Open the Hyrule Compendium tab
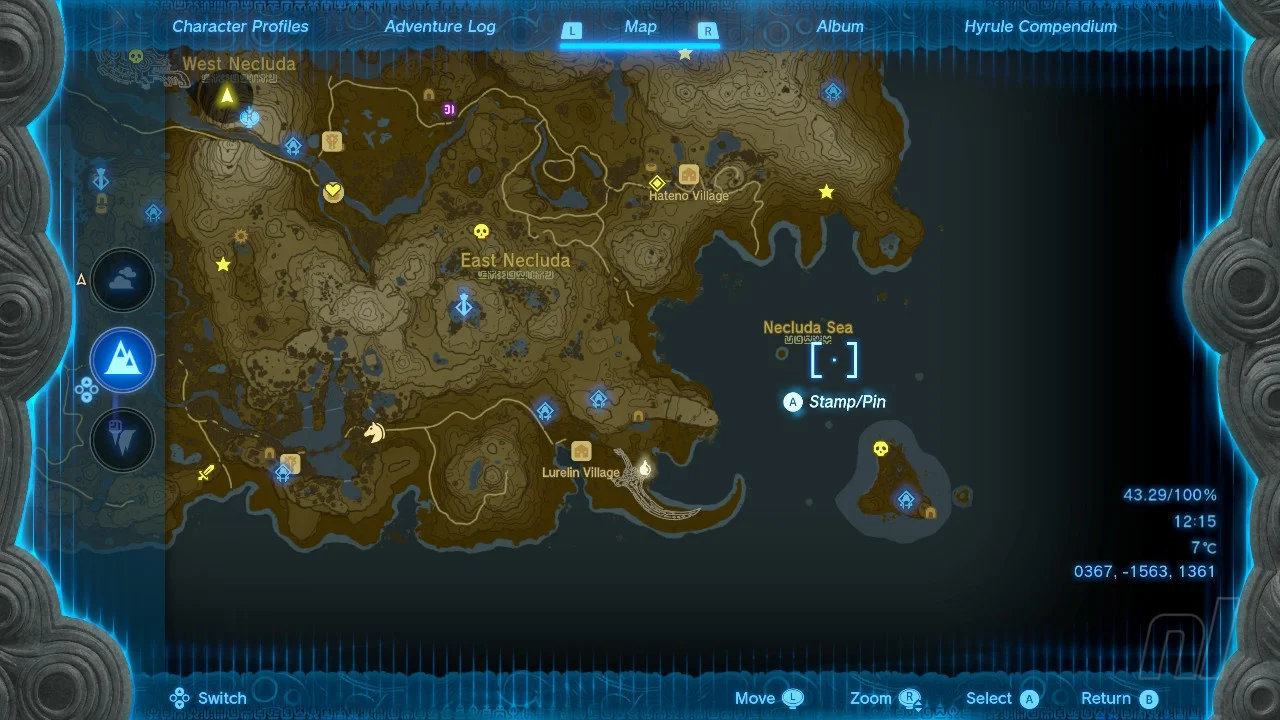The height and width of the screenshot is (720, 1280). [x=1039, y=26]
